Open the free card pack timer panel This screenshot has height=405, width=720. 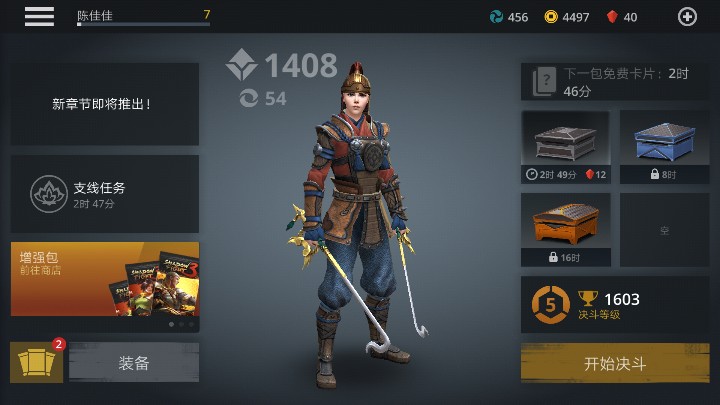615,82
